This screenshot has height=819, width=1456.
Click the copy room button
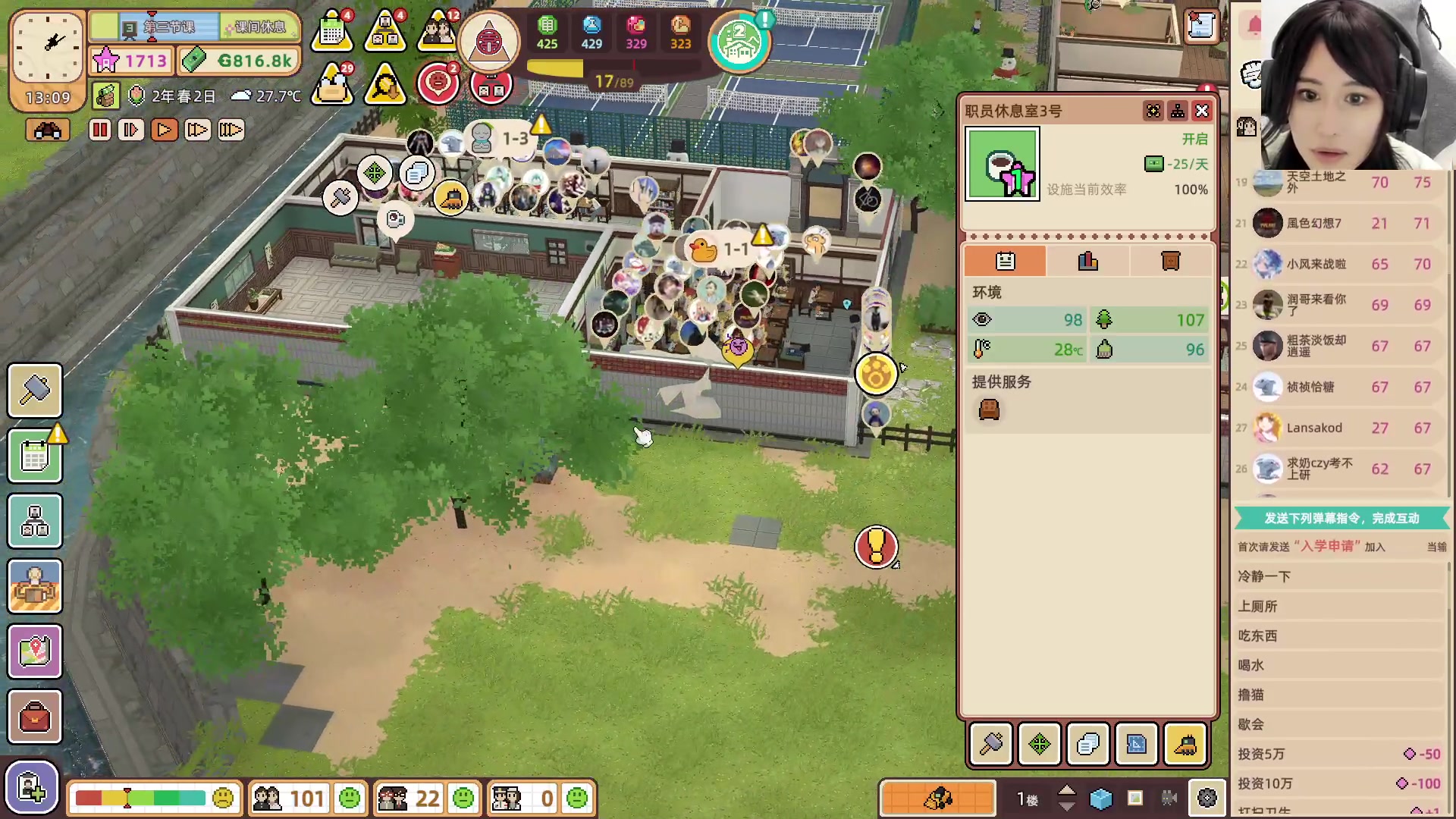1088,745
